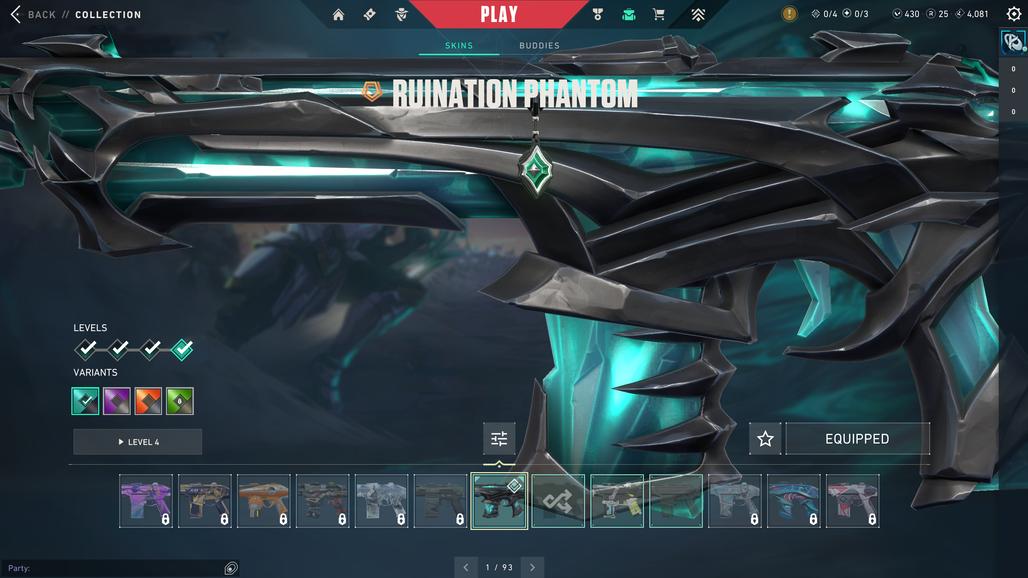The image size is (1028, 578).
Task: Select the purple skin variant
Action: point(117,401)
